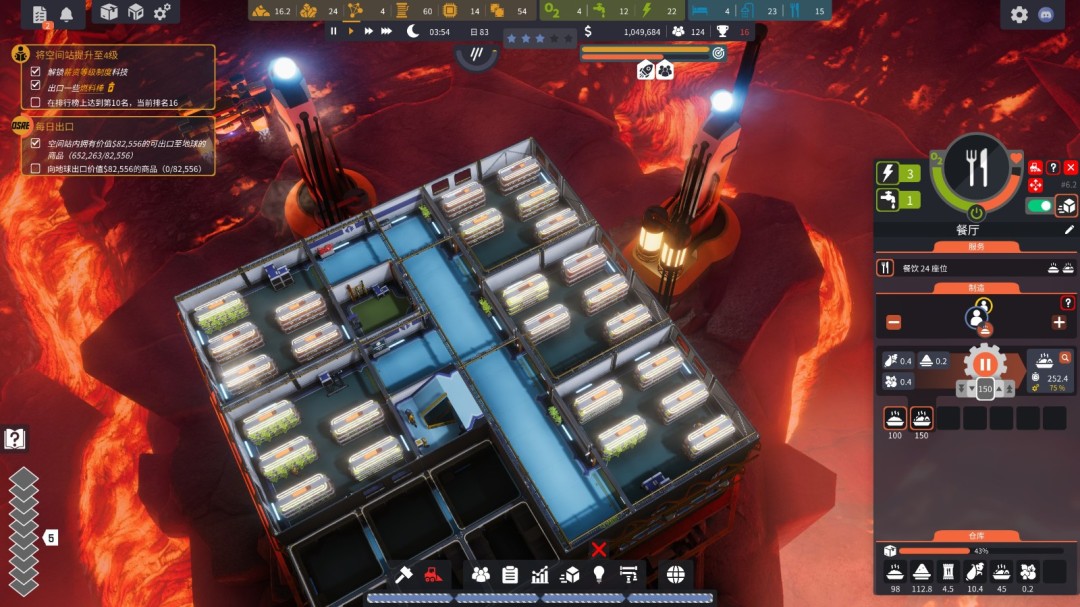Pause production on the gear button

click(985, 364)
